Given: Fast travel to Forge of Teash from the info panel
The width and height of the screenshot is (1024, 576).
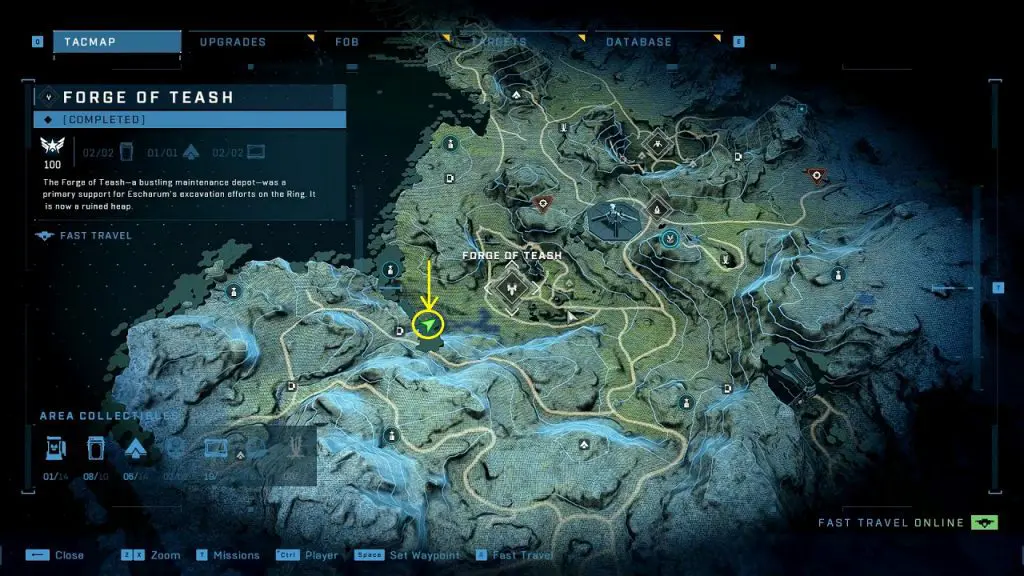Looking at the screenshot, I should tap(88, 236).
